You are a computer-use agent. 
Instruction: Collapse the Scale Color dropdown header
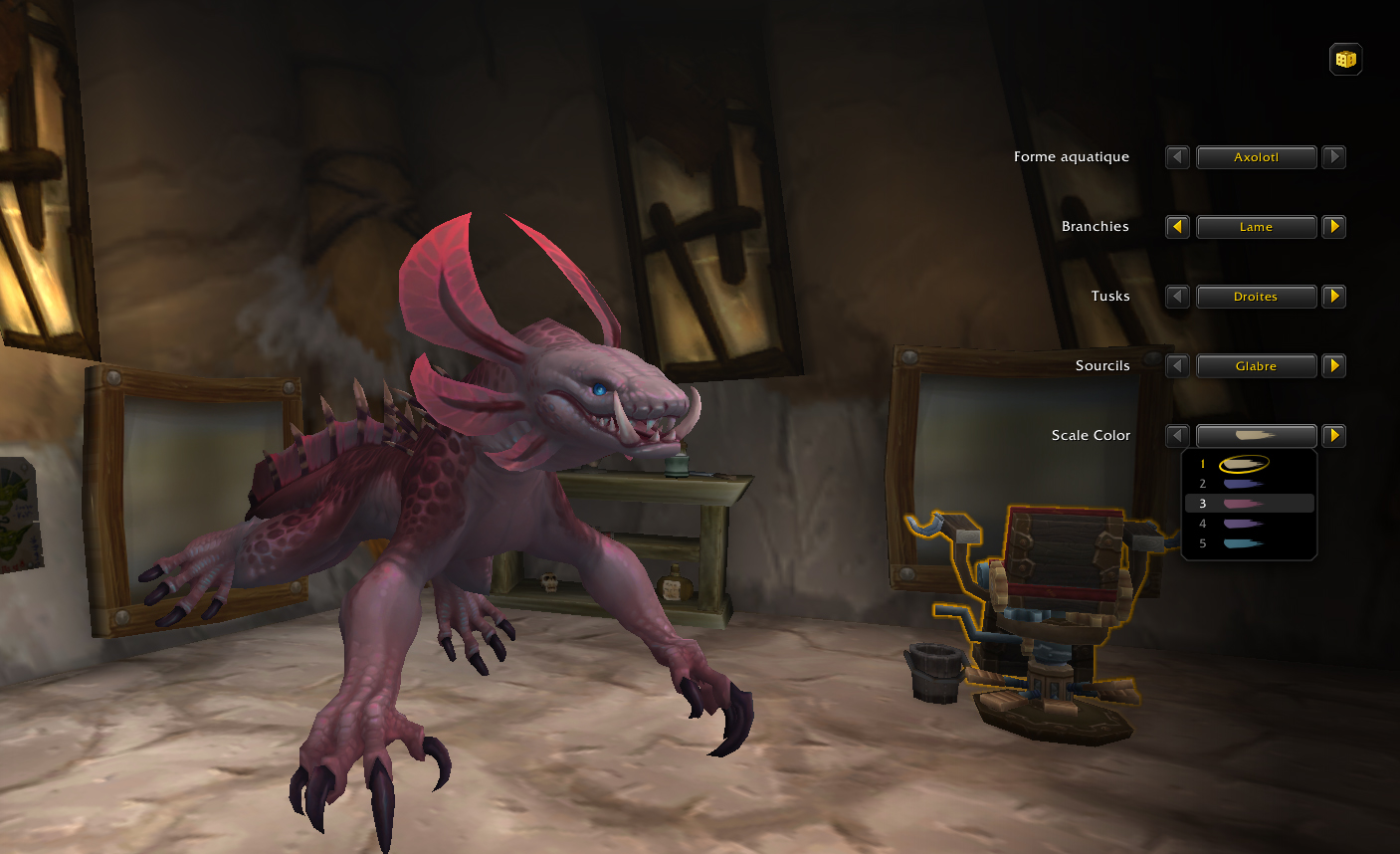pos(1256,436)
